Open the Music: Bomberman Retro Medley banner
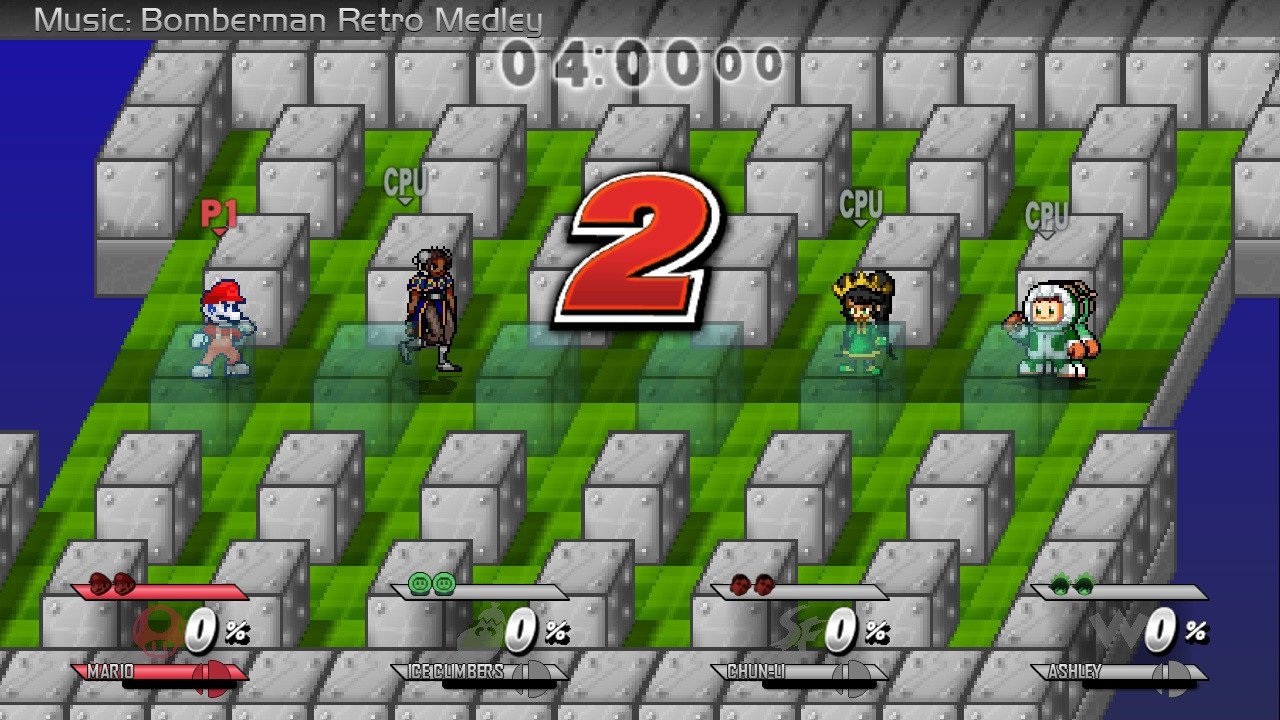The image size is (1280, 720). (270, 18)
